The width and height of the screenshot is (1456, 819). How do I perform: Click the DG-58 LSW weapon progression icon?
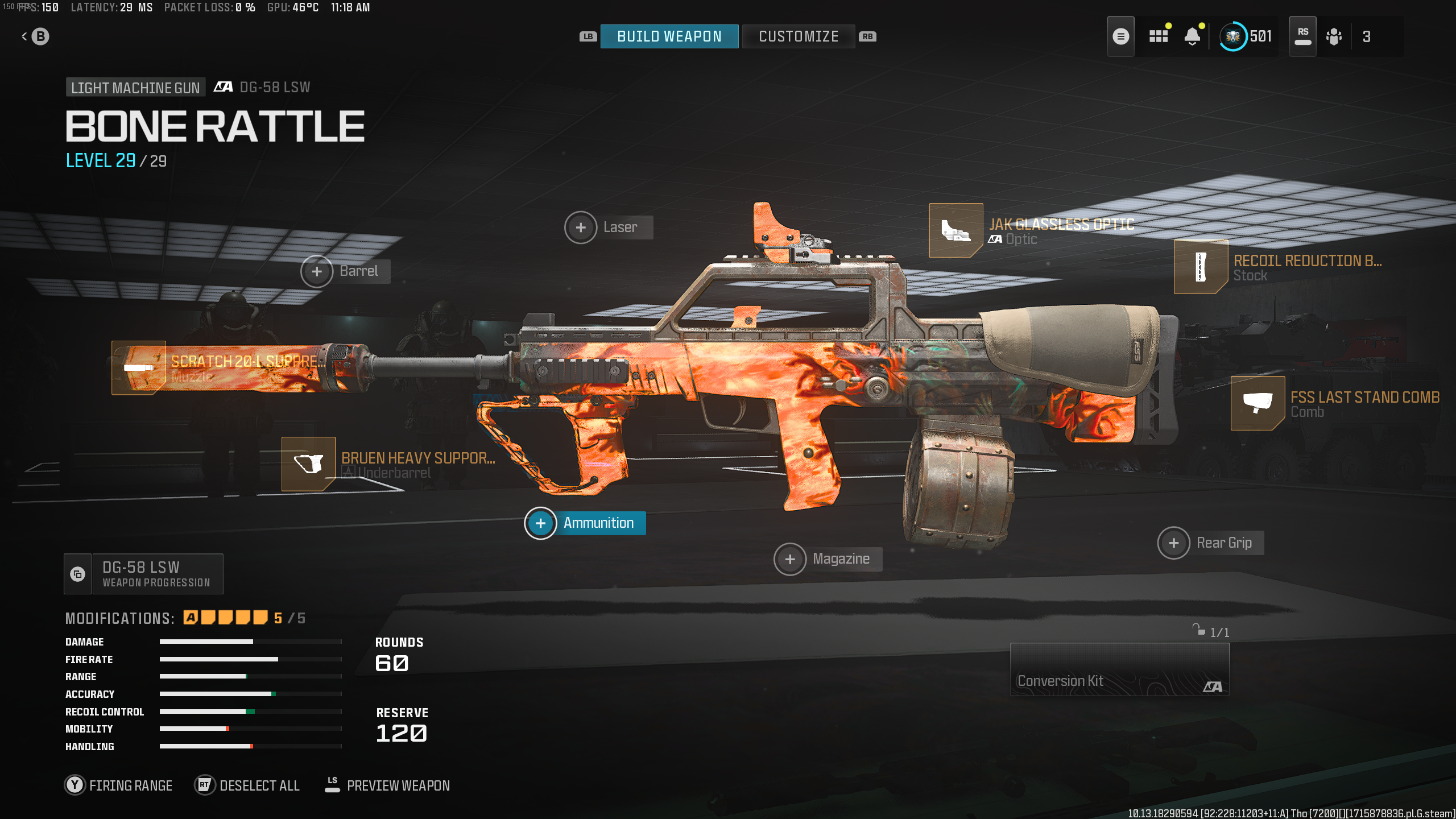tap(78, 573)
